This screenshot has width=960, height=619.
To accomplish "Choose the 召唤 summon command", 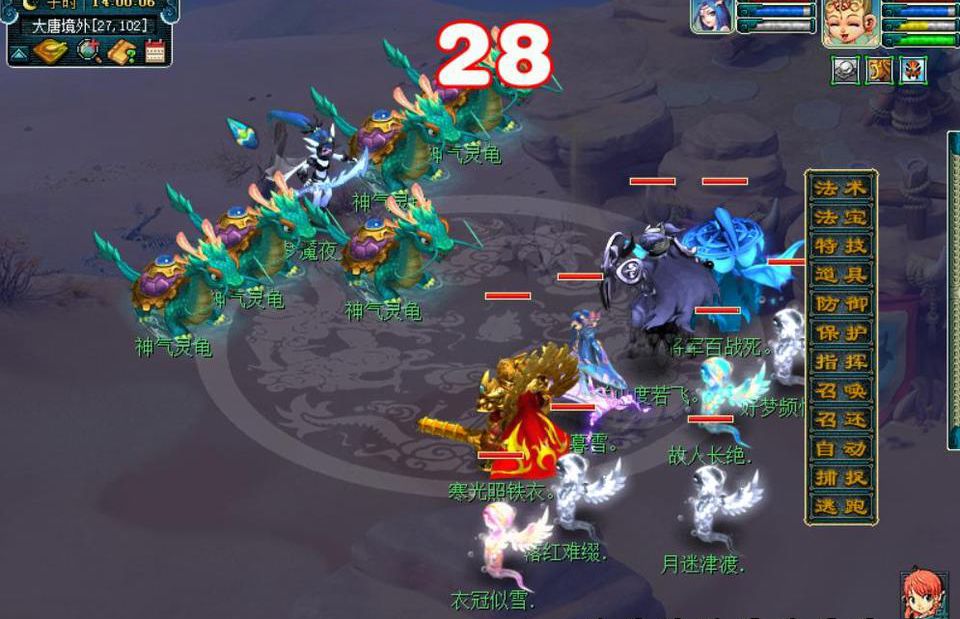I will pyautogui.click(x=841, y=391).
